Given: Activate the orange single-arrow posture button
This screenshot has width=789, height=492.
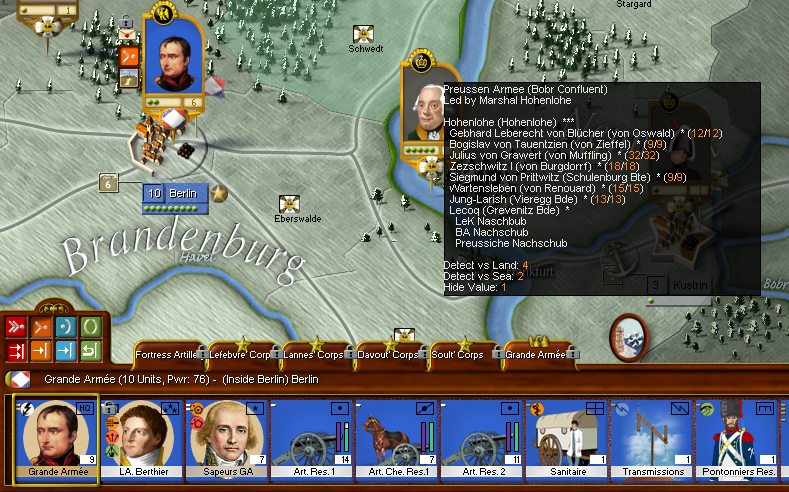Looking at the screenshot, I should point(41,328).
